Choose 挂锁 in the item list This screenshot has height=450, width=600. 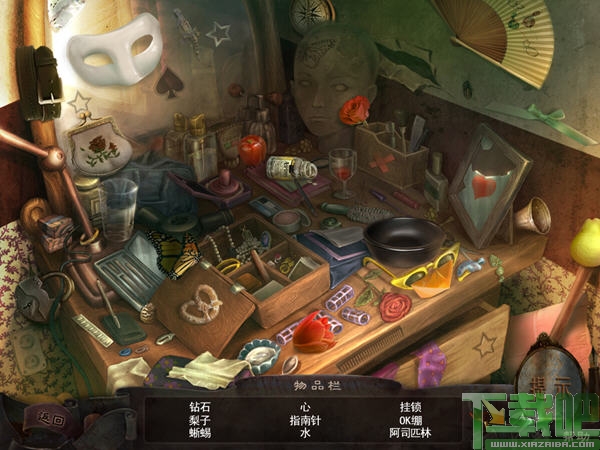[409, 408]
